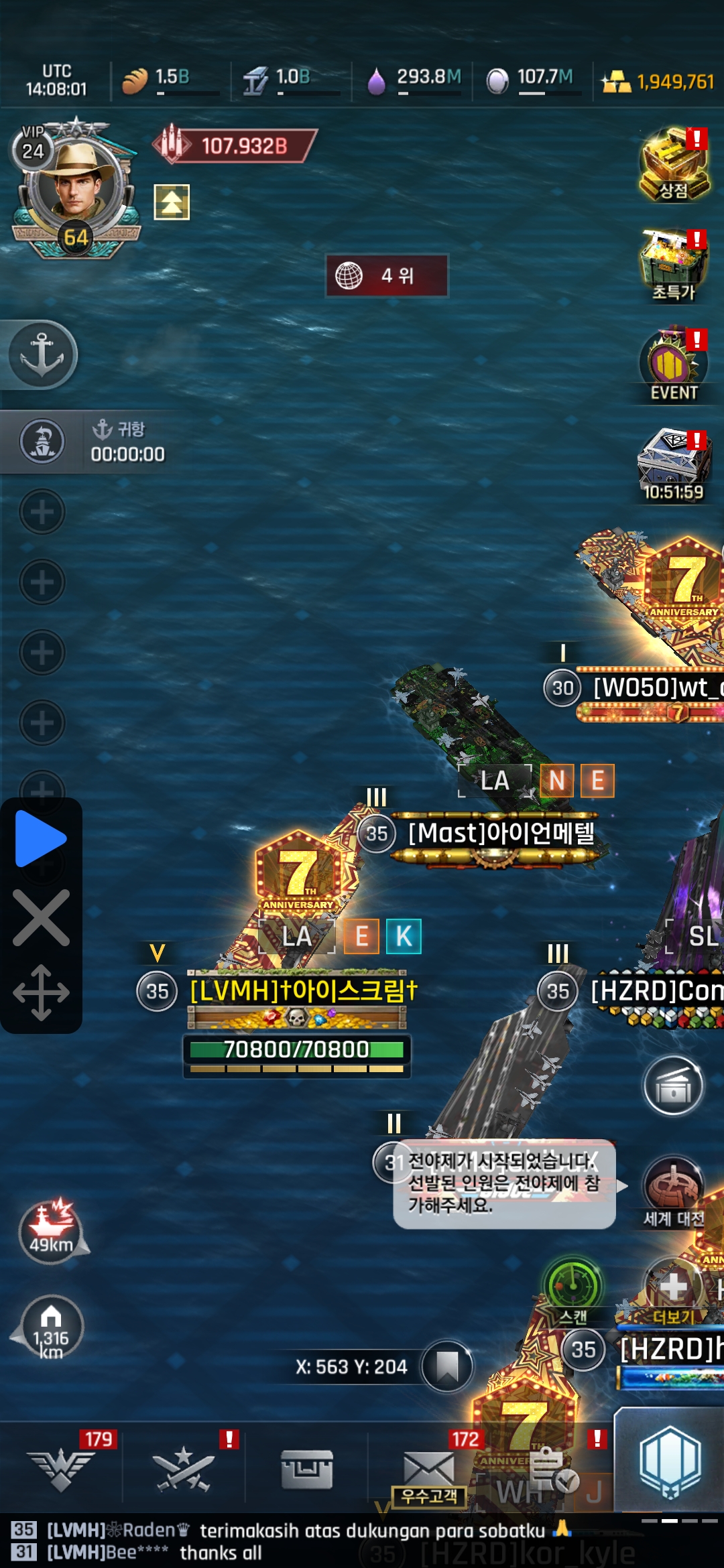
Task: Activate the 스캔 radar scan
Action: 573,1290
